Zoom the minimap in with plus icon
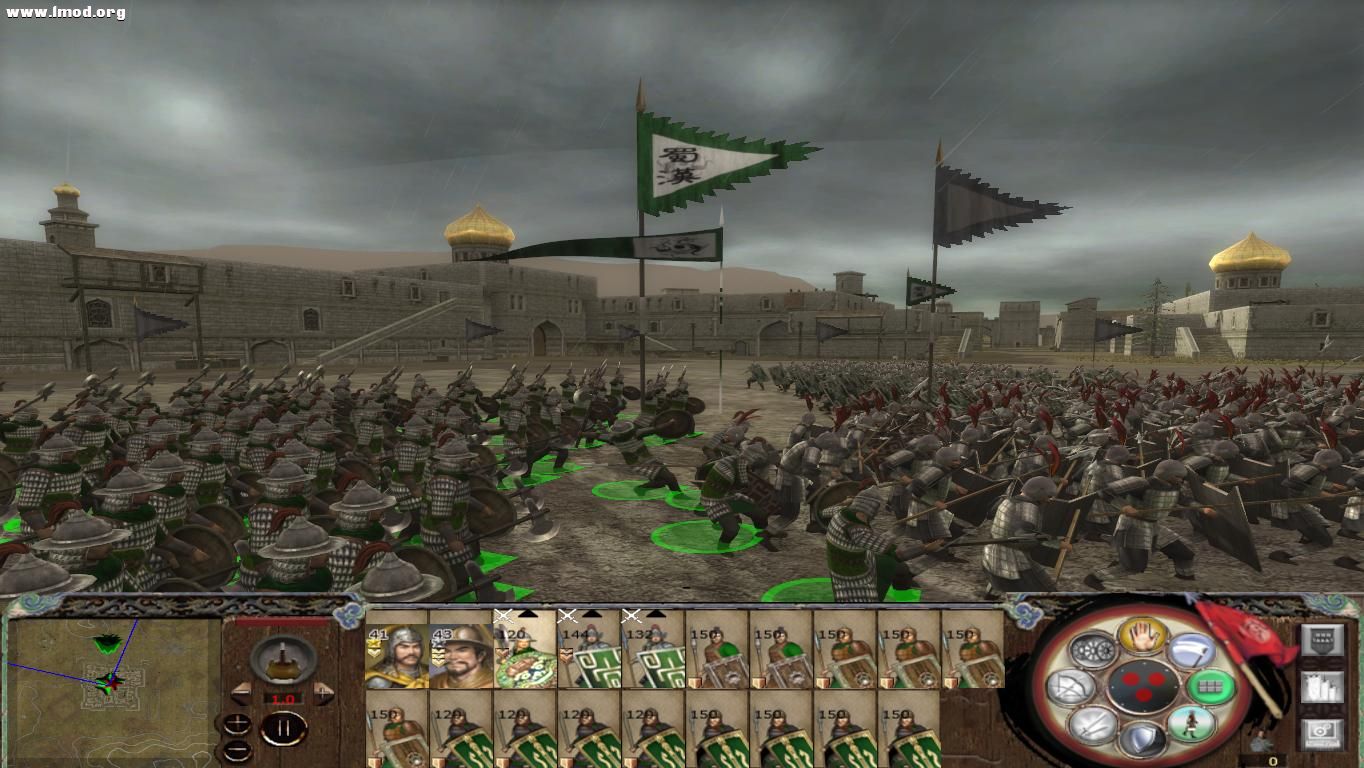 pyautogui.click(x=237, y=724)
